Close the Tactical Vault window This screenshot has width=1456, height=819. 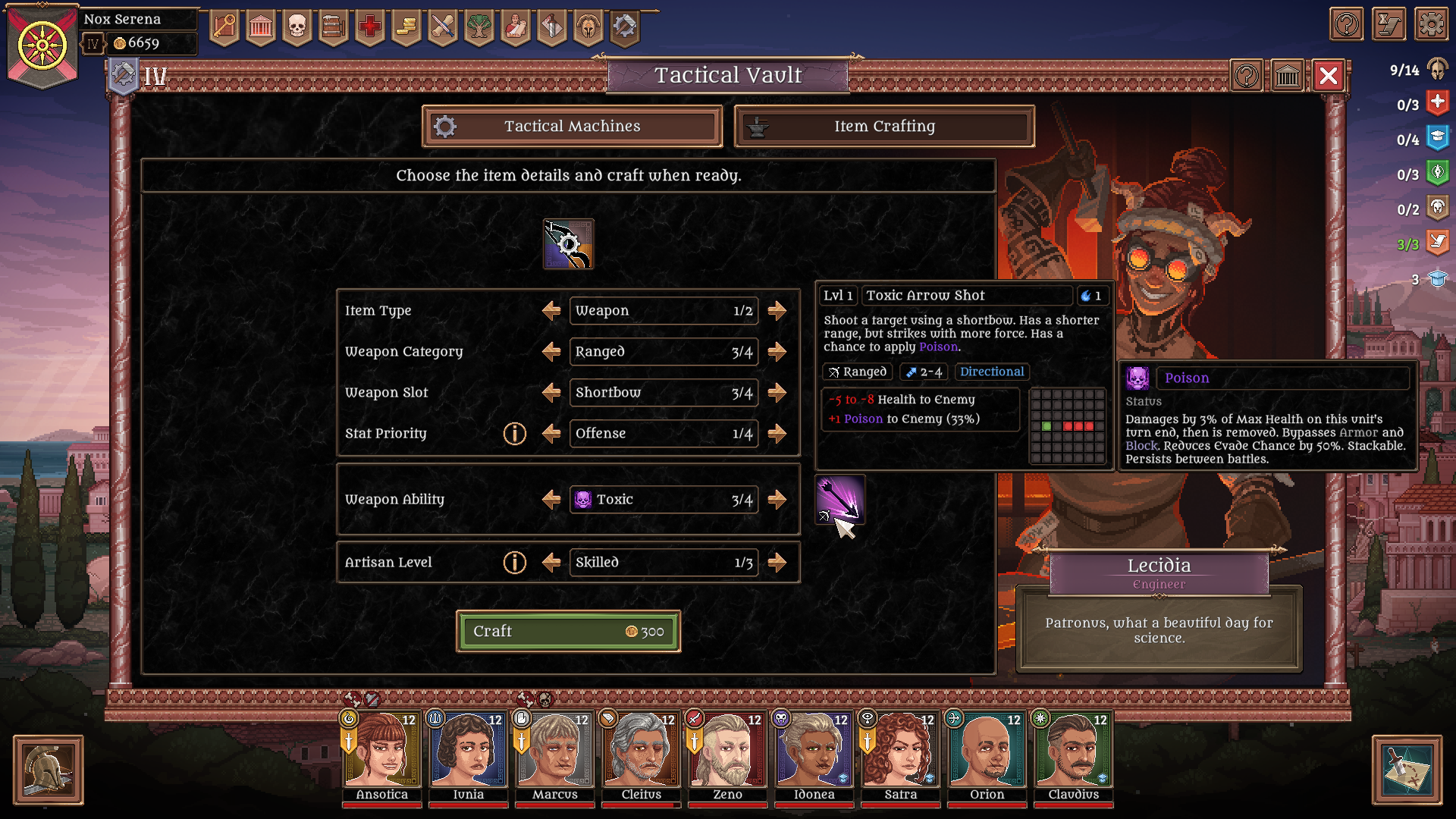tap(1328, 76)
